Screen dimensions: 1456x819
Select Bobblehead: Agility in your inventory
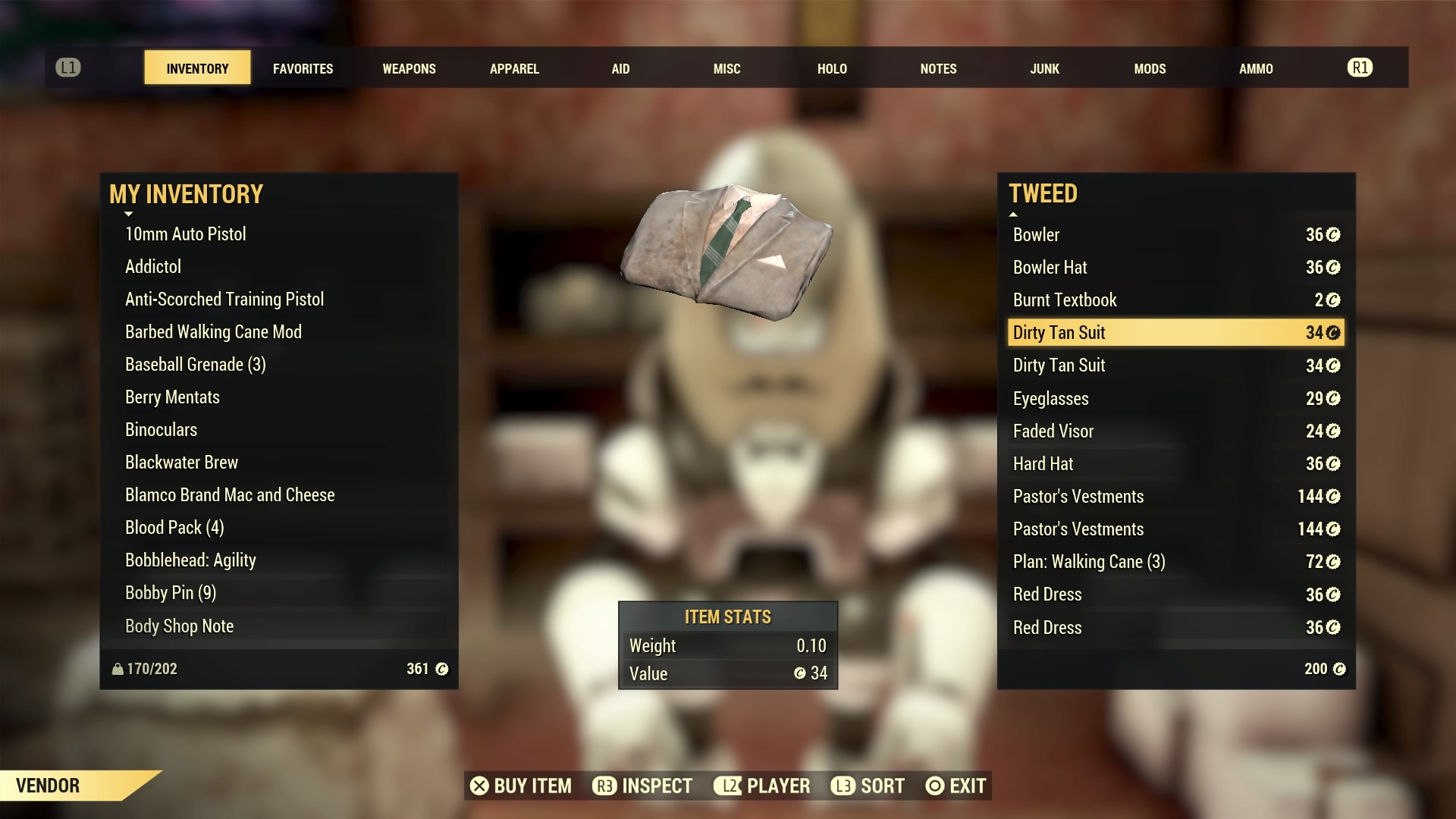tap(190, 560)
